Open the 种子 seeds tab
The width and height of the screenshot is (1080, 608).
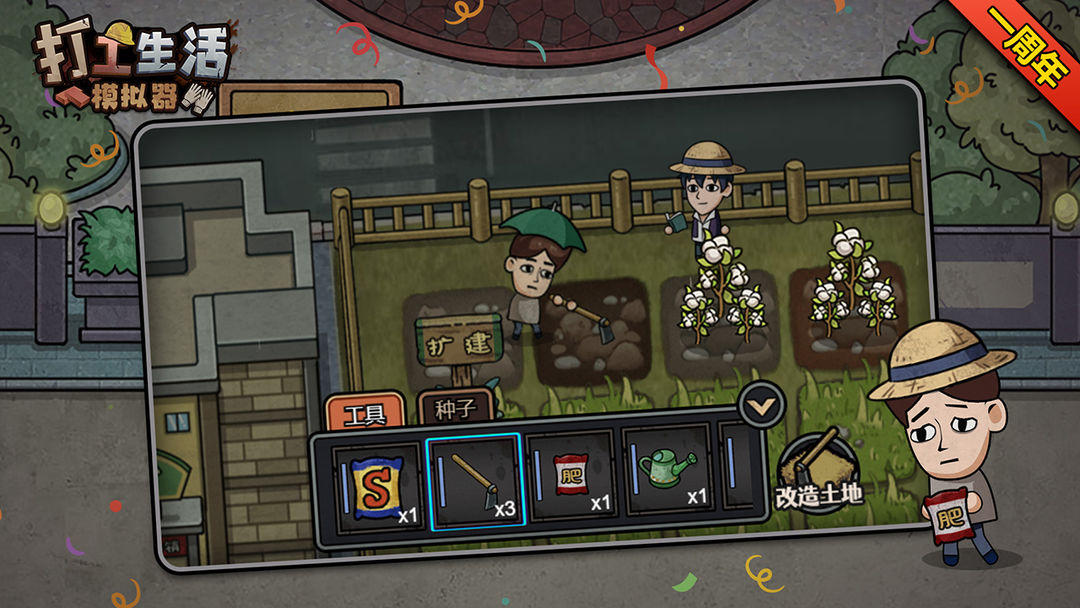click(455, 408)
